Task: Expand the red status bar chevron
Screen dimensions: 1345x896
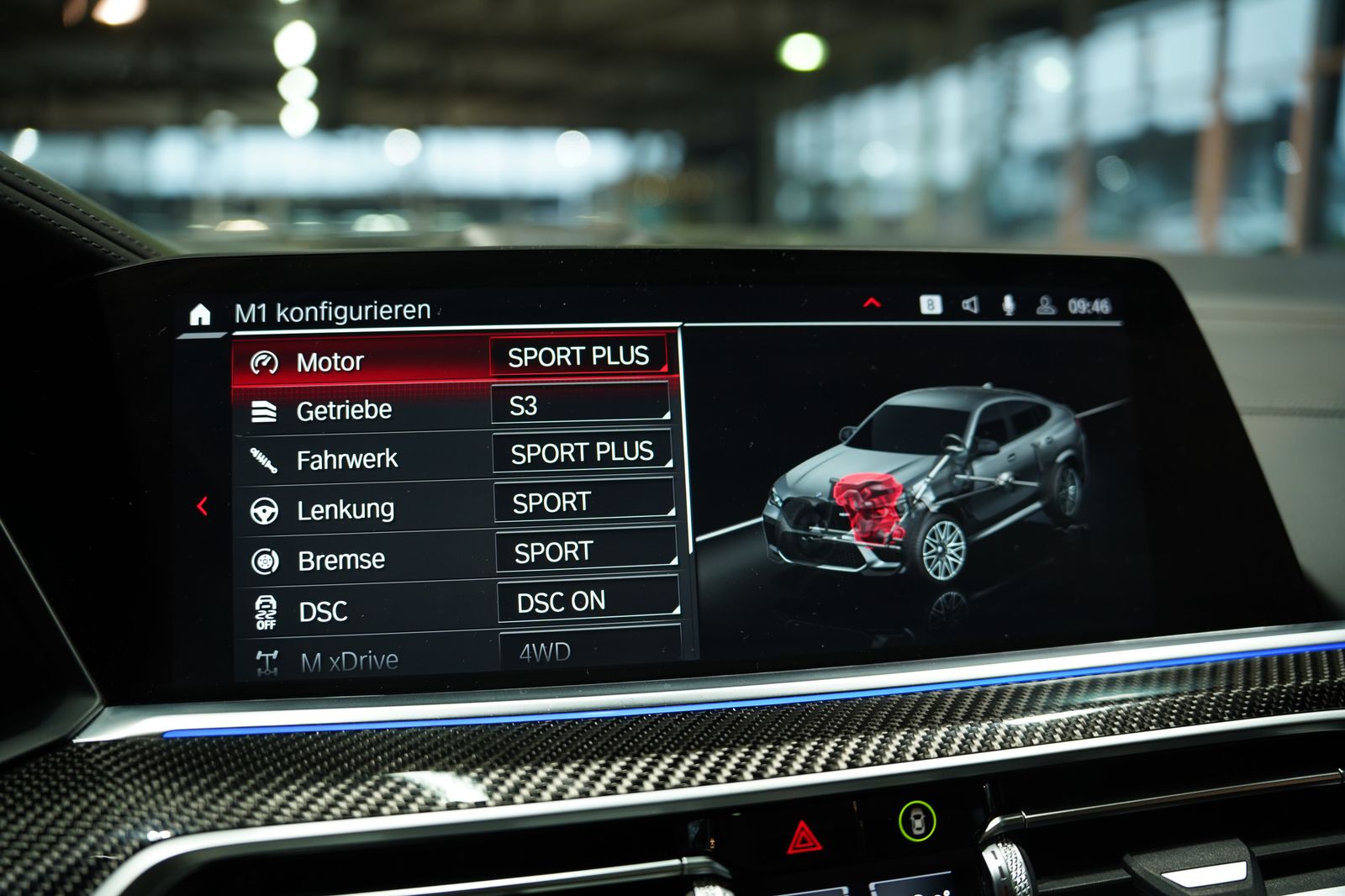Action: coord(872,303)
